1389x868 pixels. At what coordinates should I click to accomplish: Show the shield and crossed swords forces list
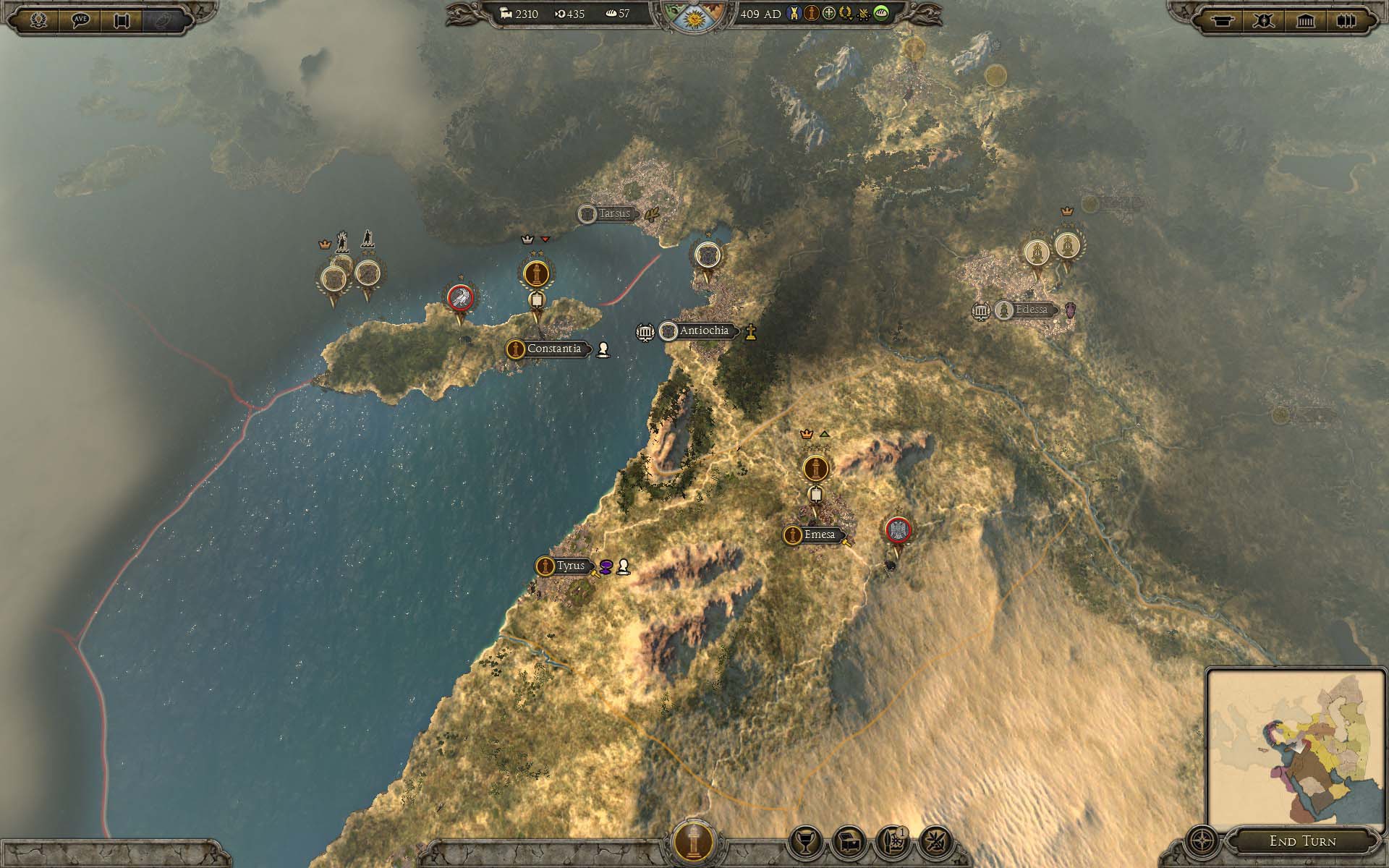[x=1264, y=20]
